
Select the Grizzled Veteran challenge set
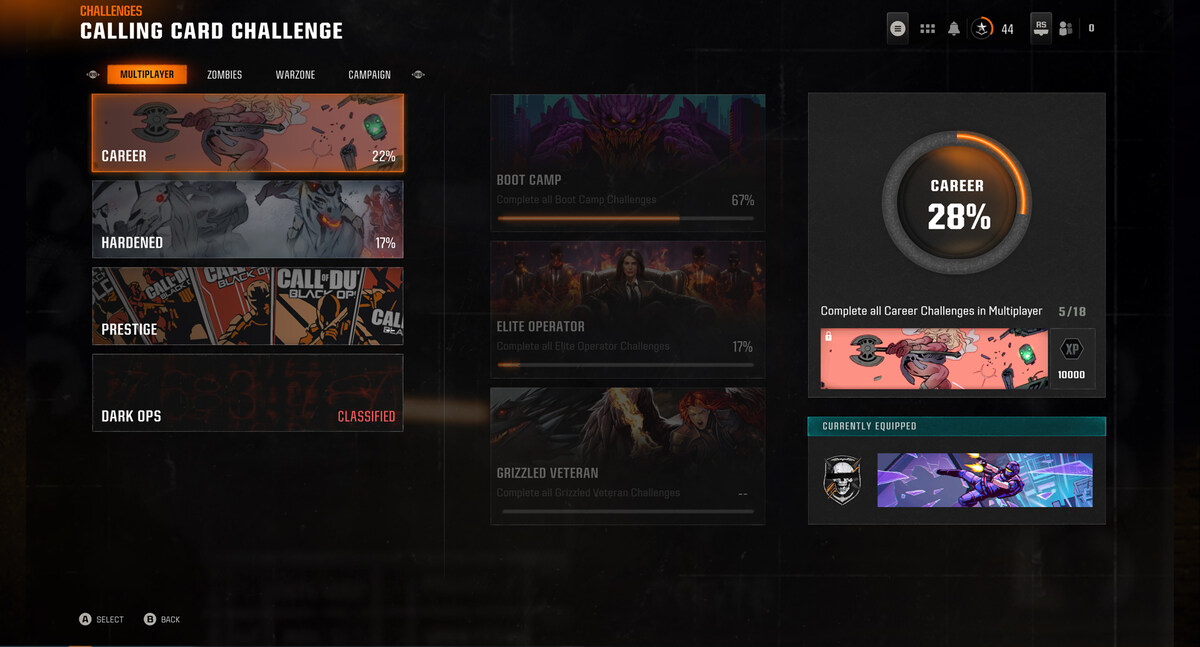click(x=627, y=456)
